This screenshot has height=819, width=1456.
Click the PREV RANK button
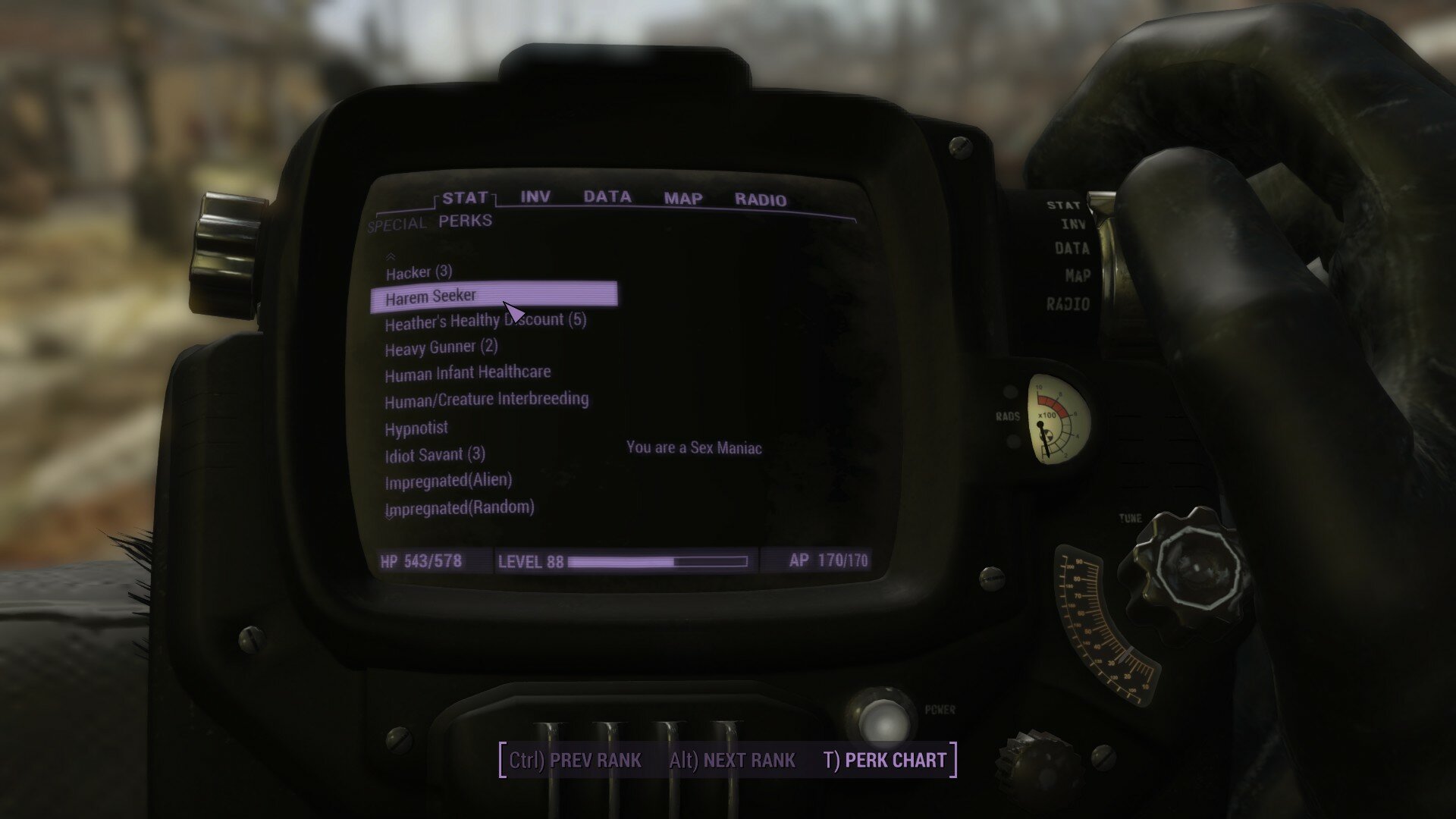pos(575,760)
